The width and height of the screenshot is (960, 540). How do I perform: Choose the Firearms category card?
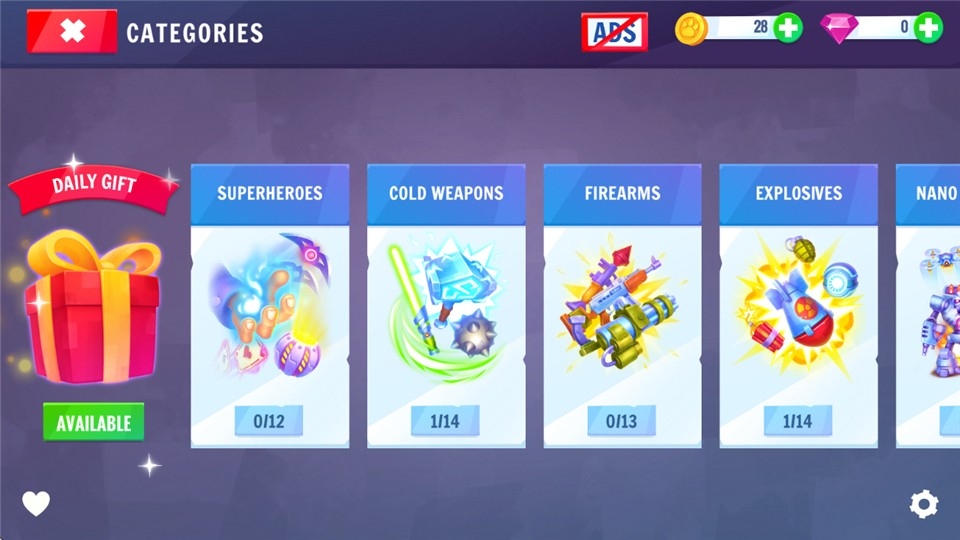coord(622,306)
